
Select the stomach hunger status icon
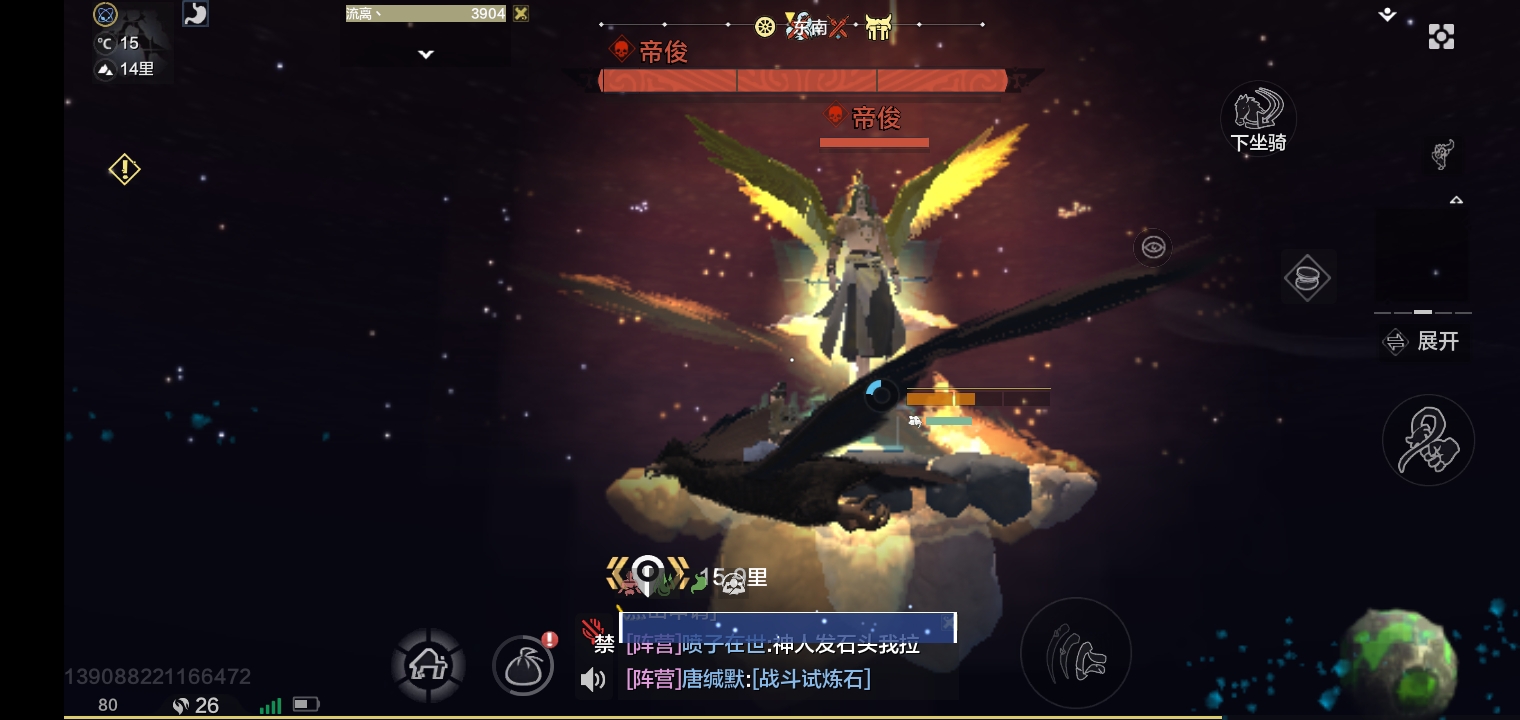coord(196,14)
